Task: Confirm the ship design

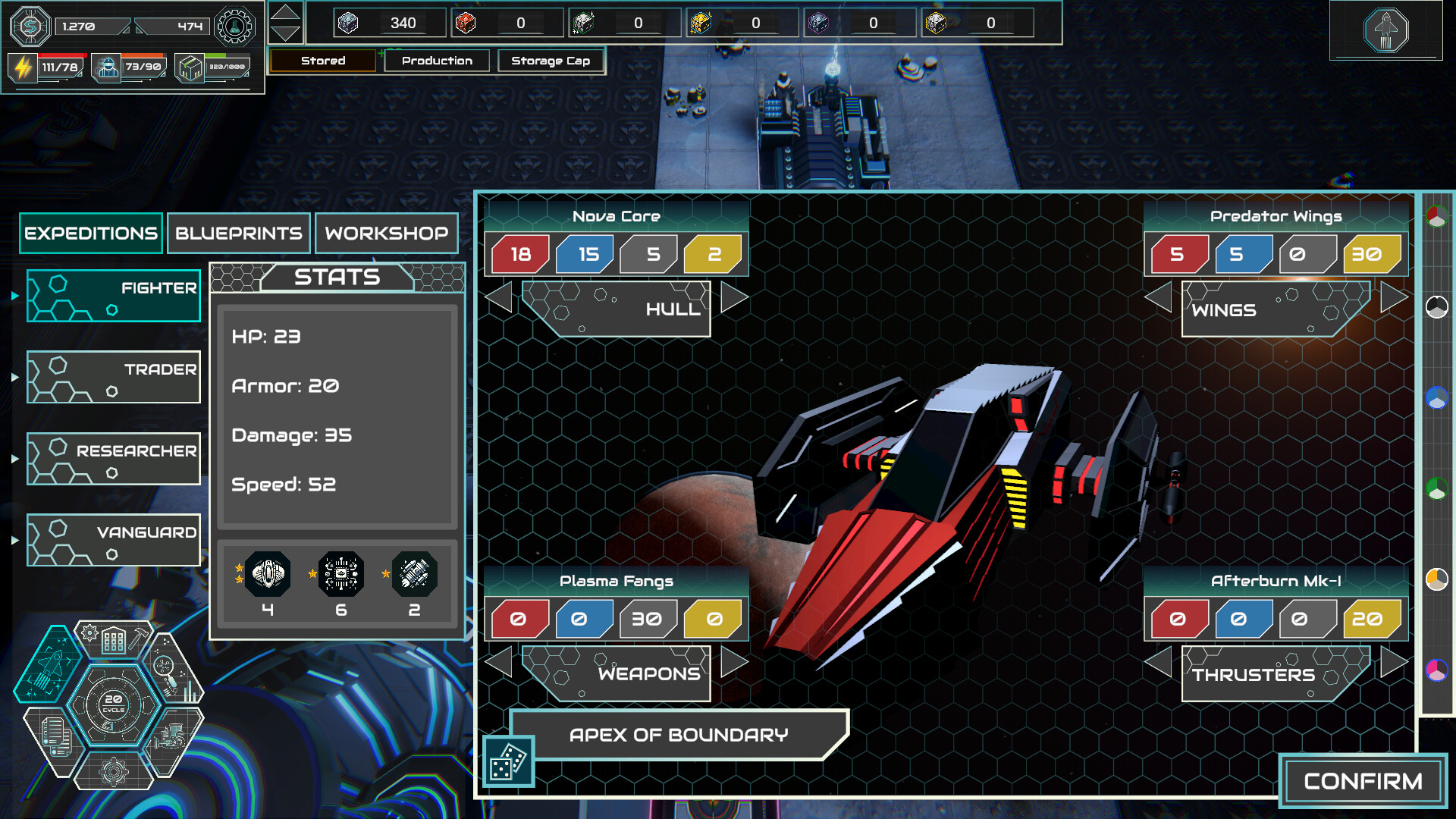Action: 1363,781
